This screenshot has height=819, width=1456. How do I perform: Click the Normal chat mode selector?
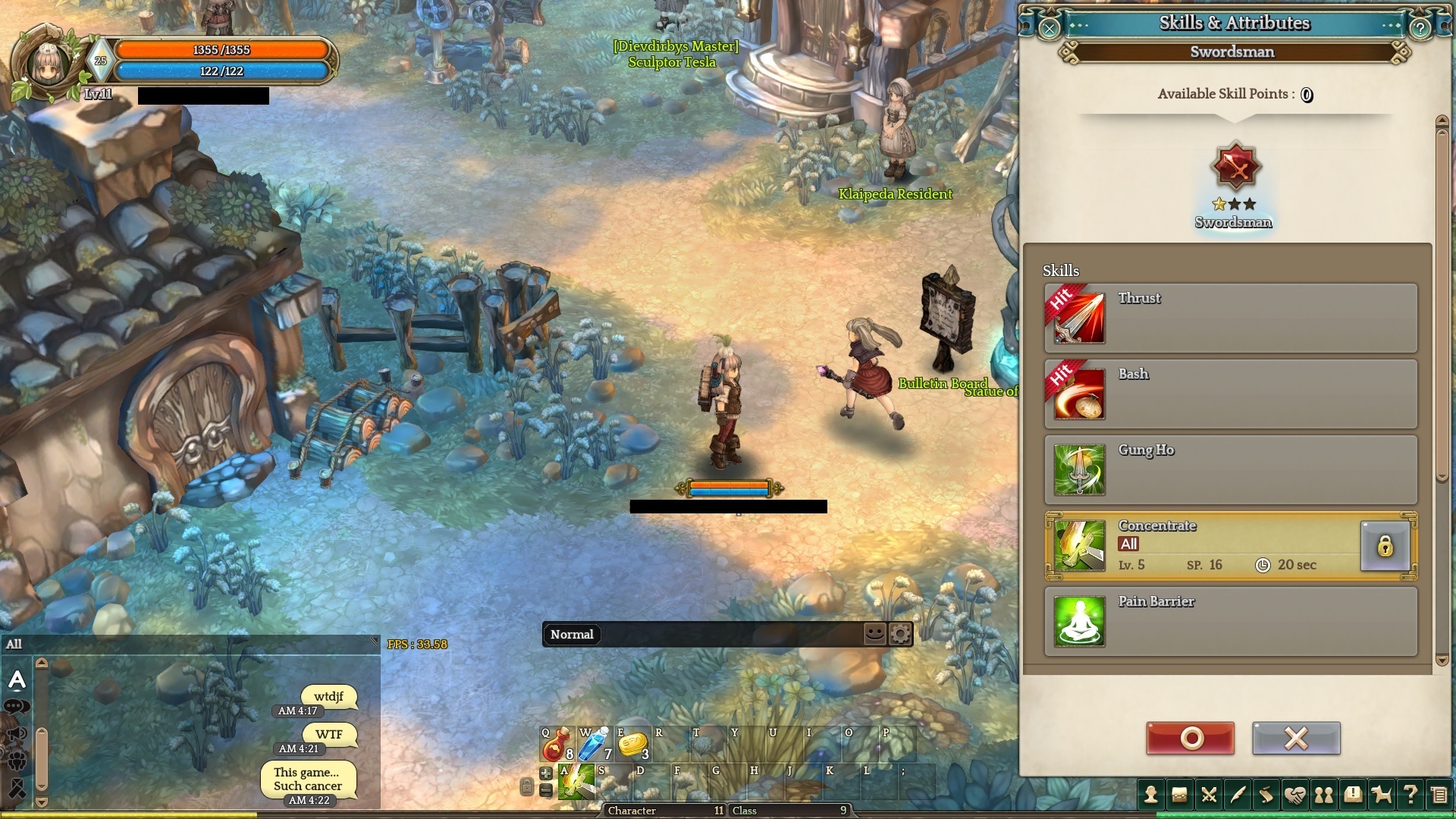pos(572,635)
